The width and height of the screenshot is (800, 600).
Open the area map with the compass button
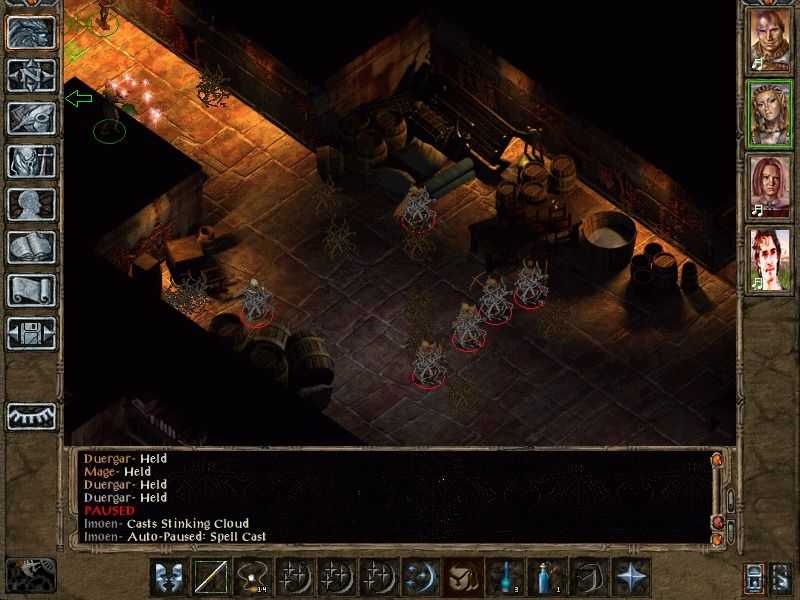pyautogui.click(x=31, y=75)
